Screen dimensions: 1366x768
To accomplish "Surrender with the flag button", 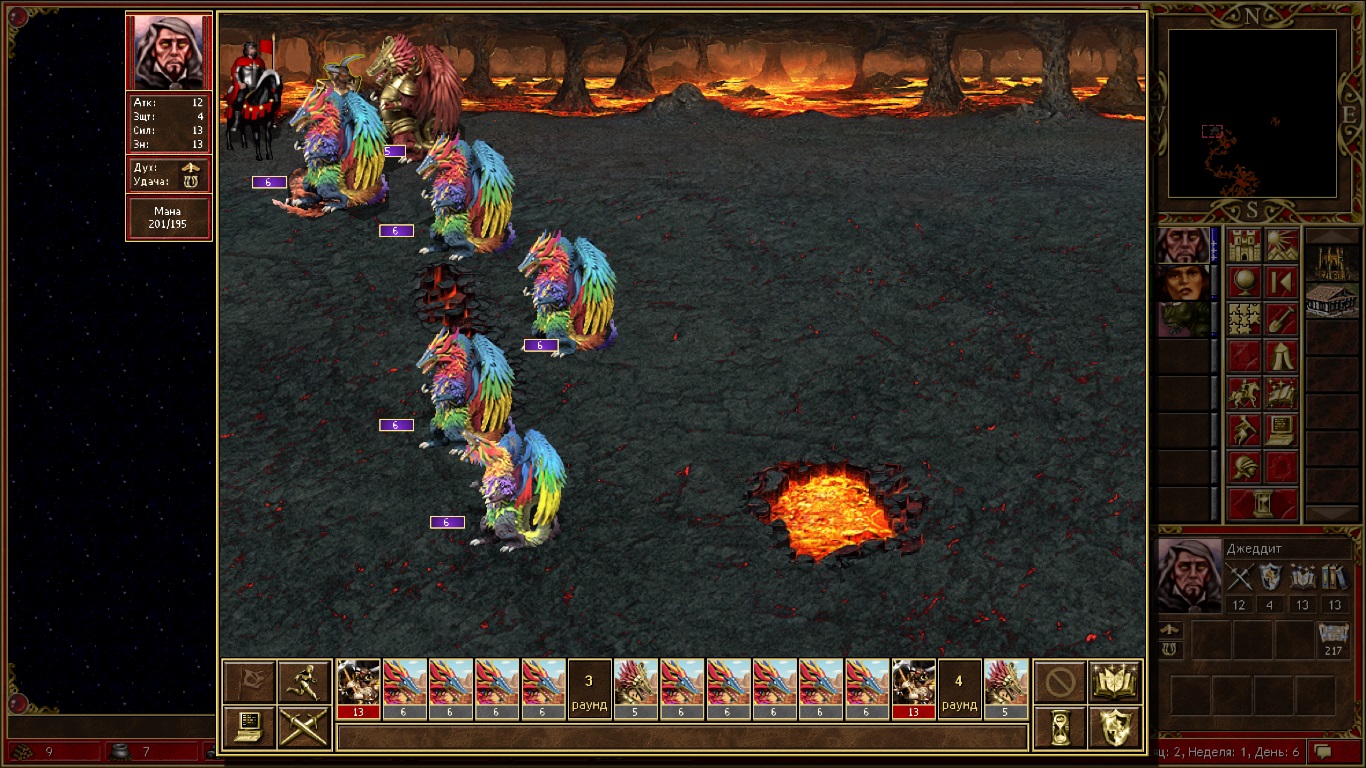I will [x=250, y=683].
